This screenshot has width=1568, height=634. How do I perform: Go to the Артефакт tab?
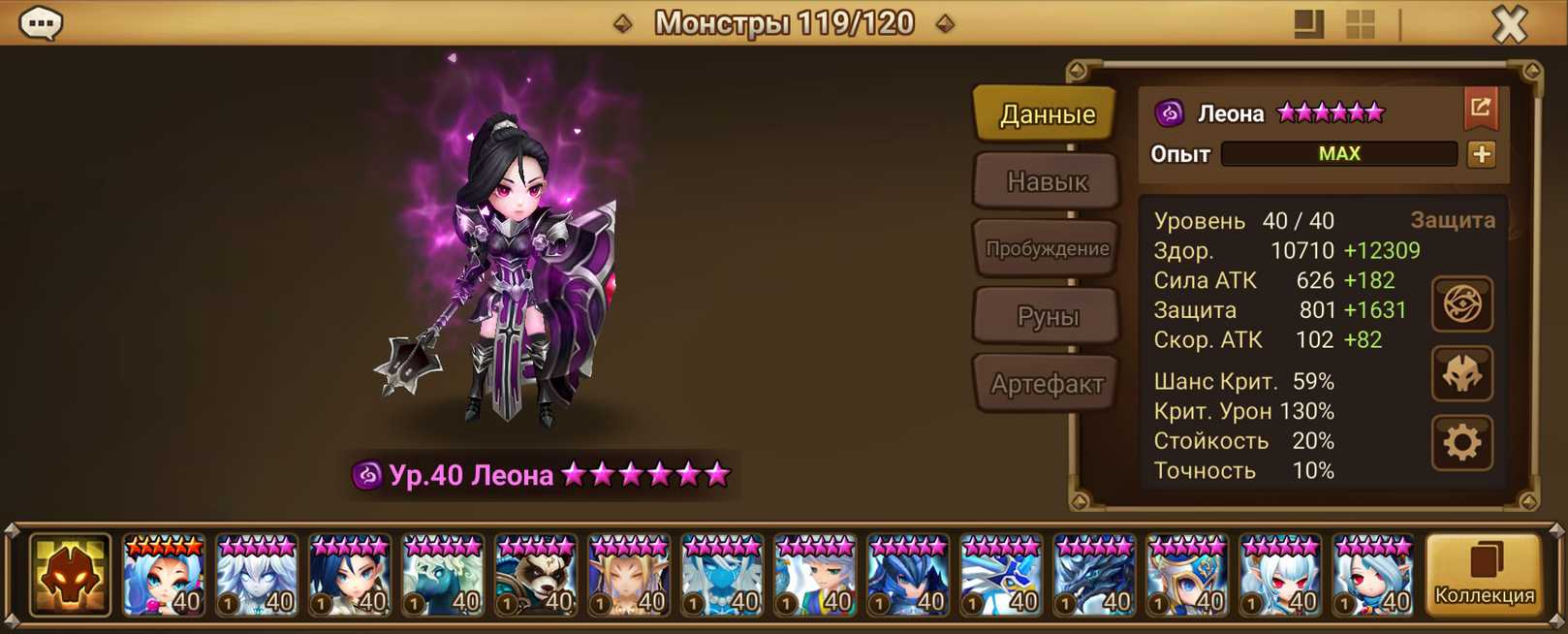coord(1047,384)
